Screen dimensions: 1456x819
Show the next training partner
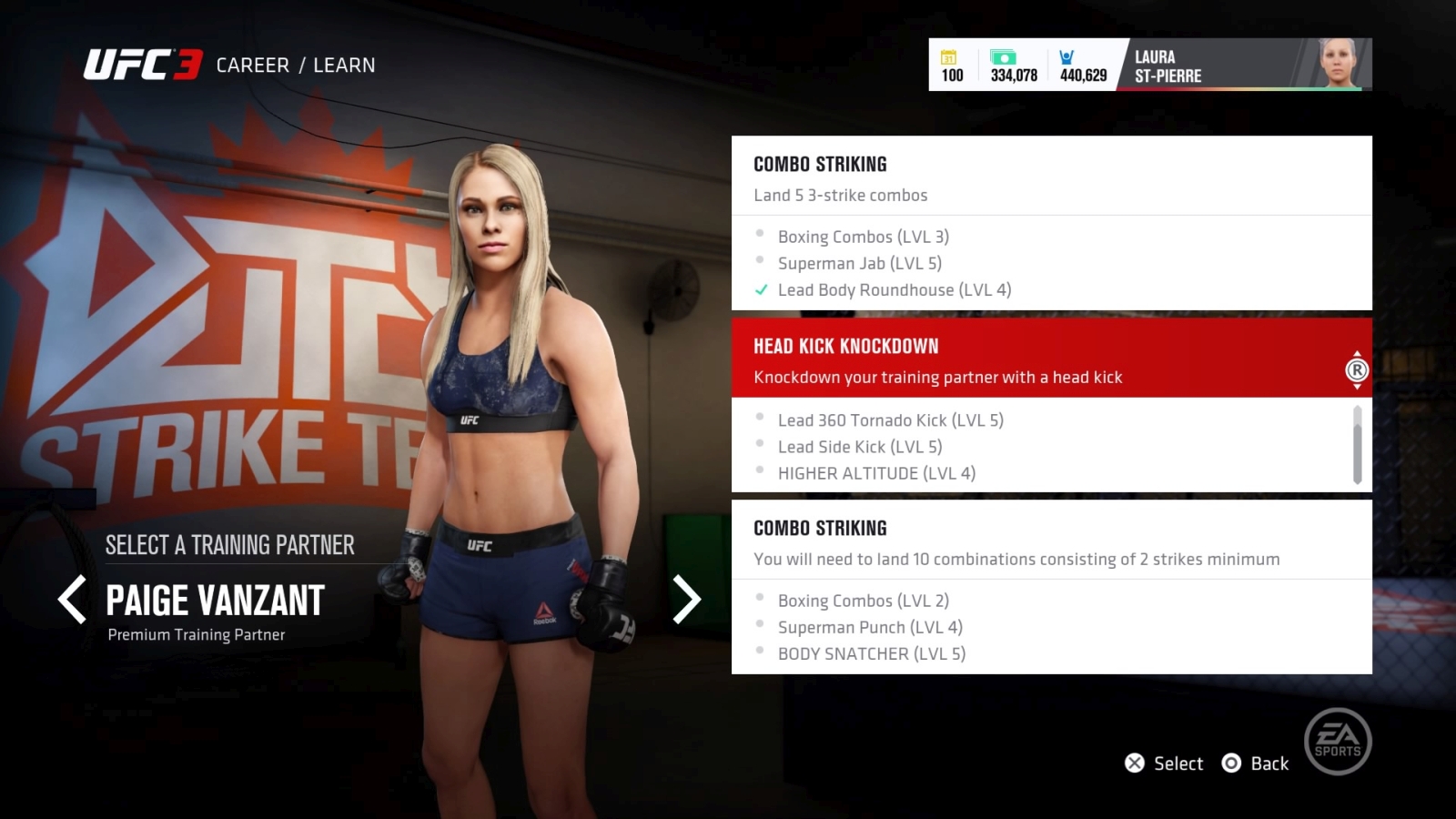point(686,600)
